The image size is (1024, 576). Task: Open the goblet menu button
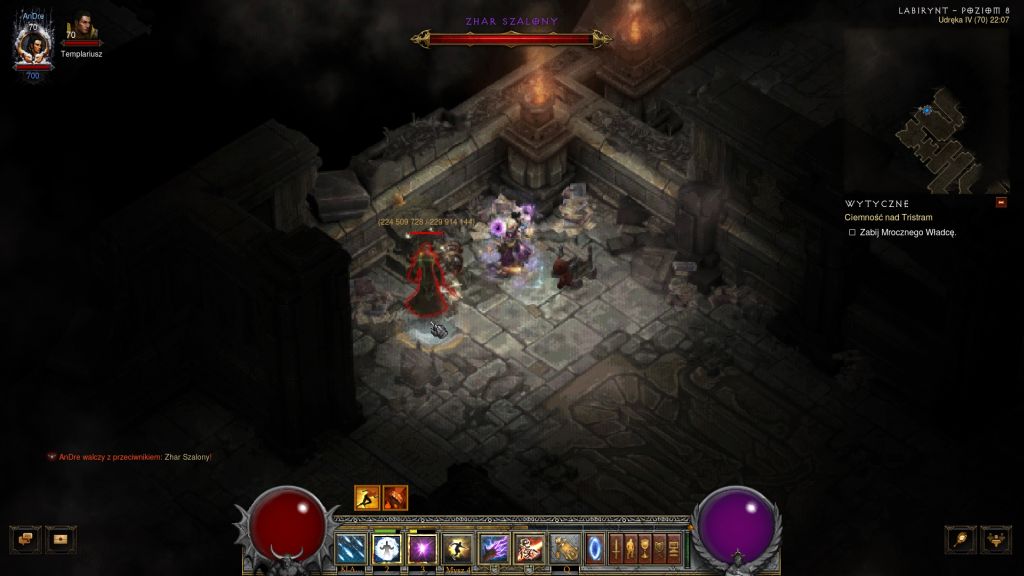click(x=645, y=547)
